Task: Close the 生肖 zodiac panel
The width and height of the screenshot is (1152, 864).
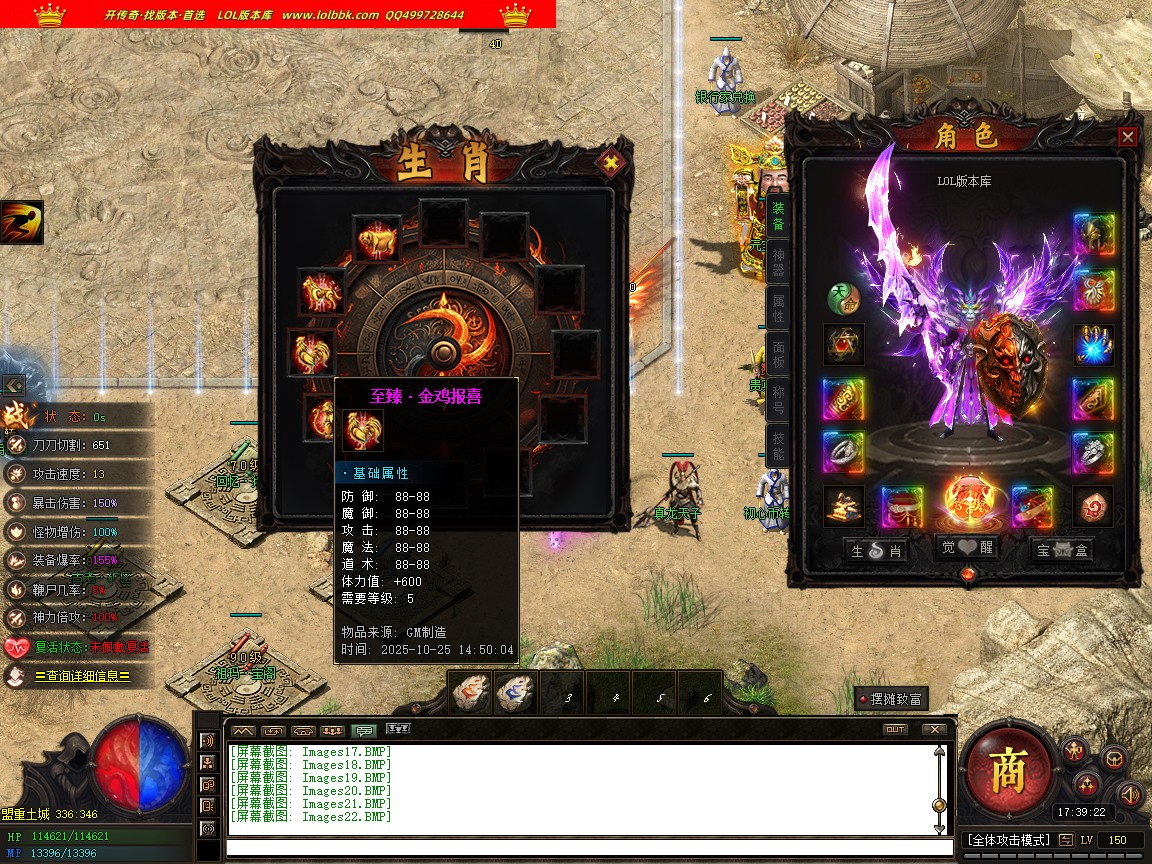Action: pos(609,163)
